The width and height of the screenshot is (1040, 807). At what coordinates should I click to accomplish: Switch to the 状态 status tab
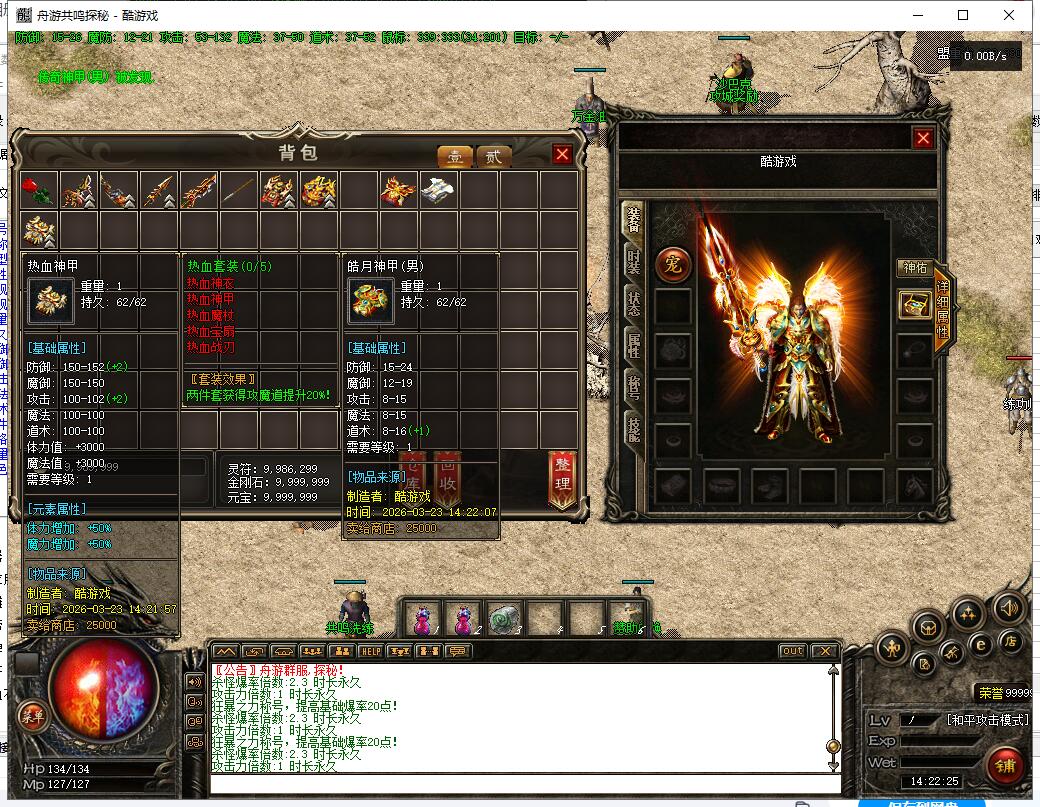[633, 304]
